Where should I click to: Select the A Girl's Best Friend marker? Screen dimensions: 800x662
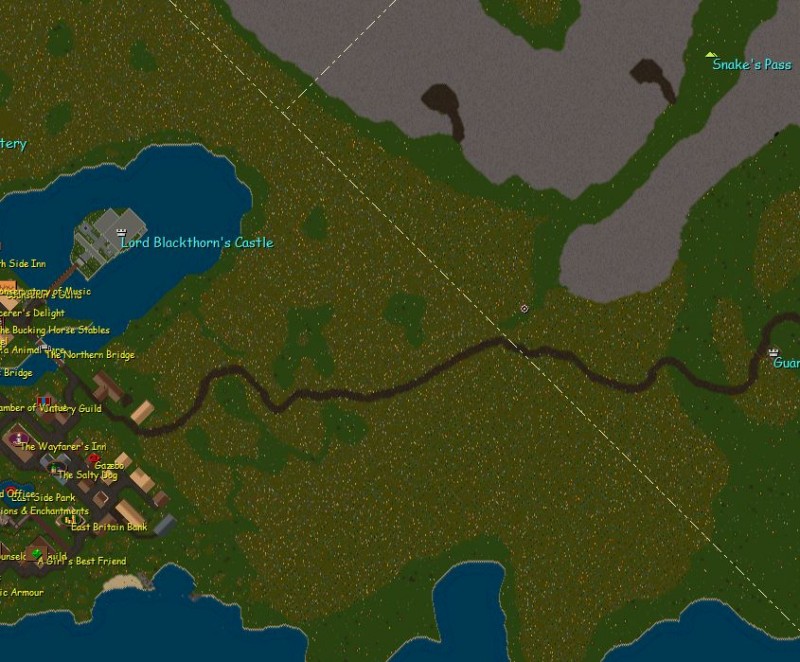coord(38,553)
